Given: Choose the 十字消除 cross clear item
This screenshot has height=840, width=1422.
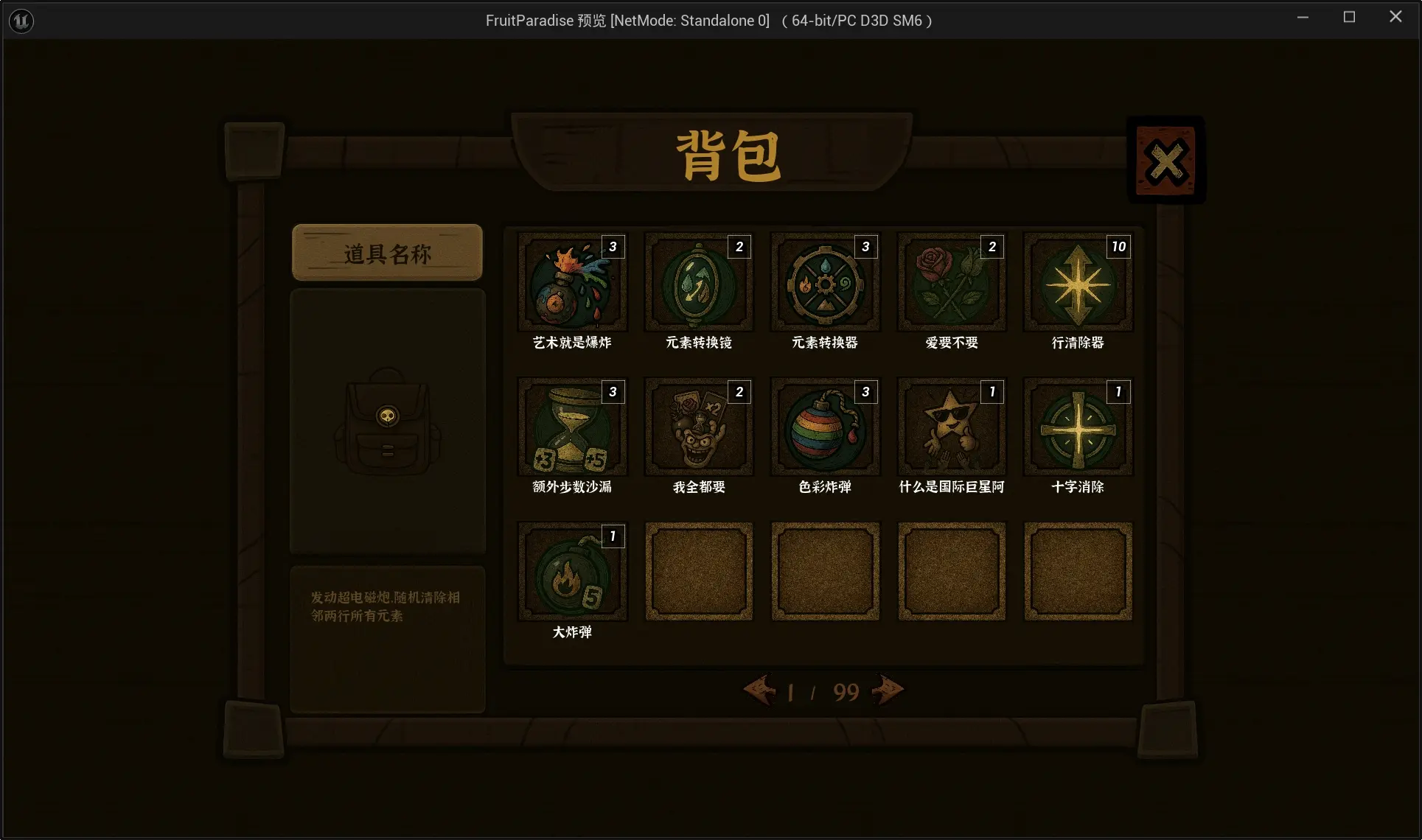Looking at the screenshot, I should point(1077,427).
